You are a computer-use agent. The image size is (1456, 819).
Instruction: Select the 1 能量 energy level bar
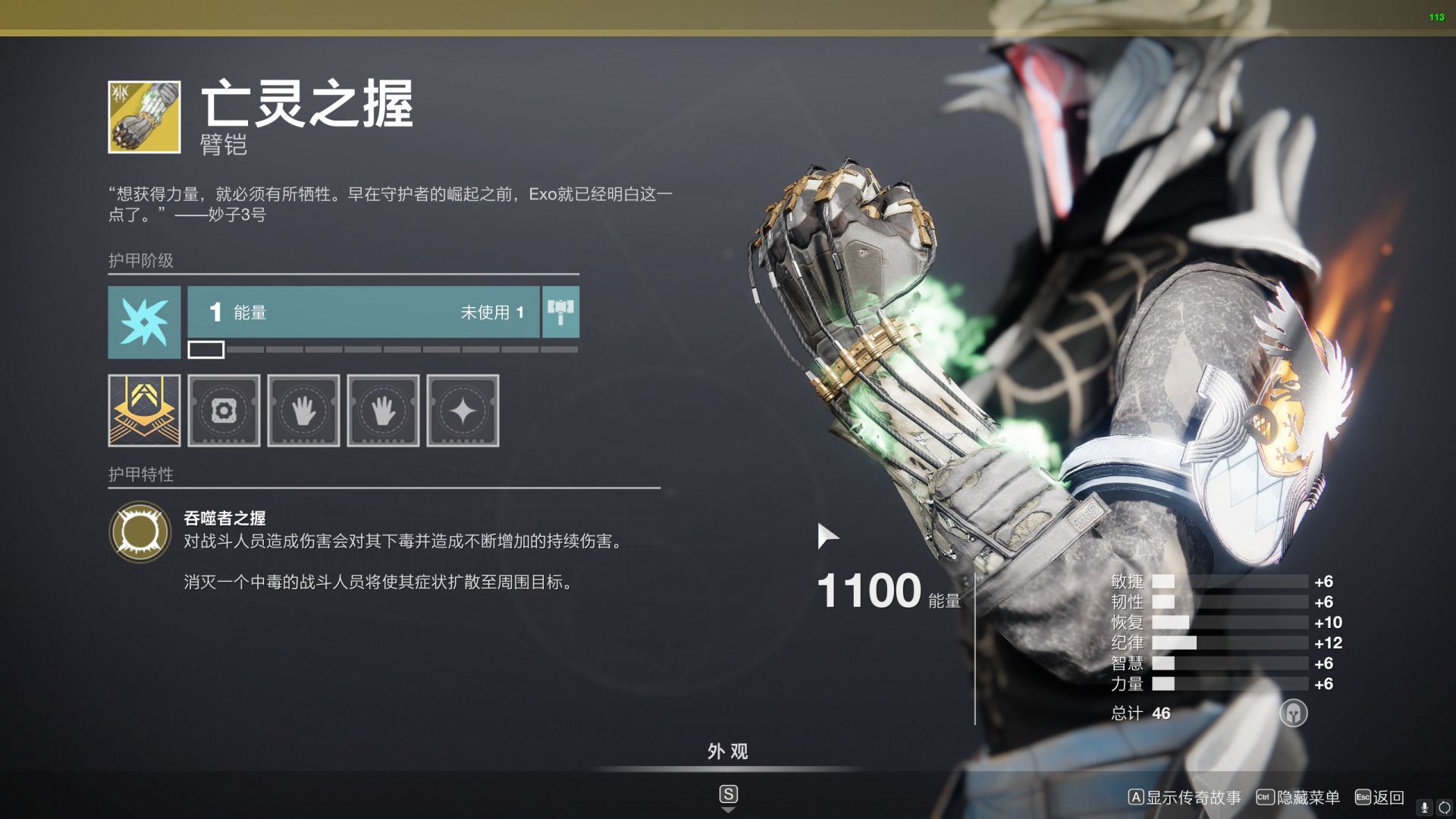tap(363, 312)
